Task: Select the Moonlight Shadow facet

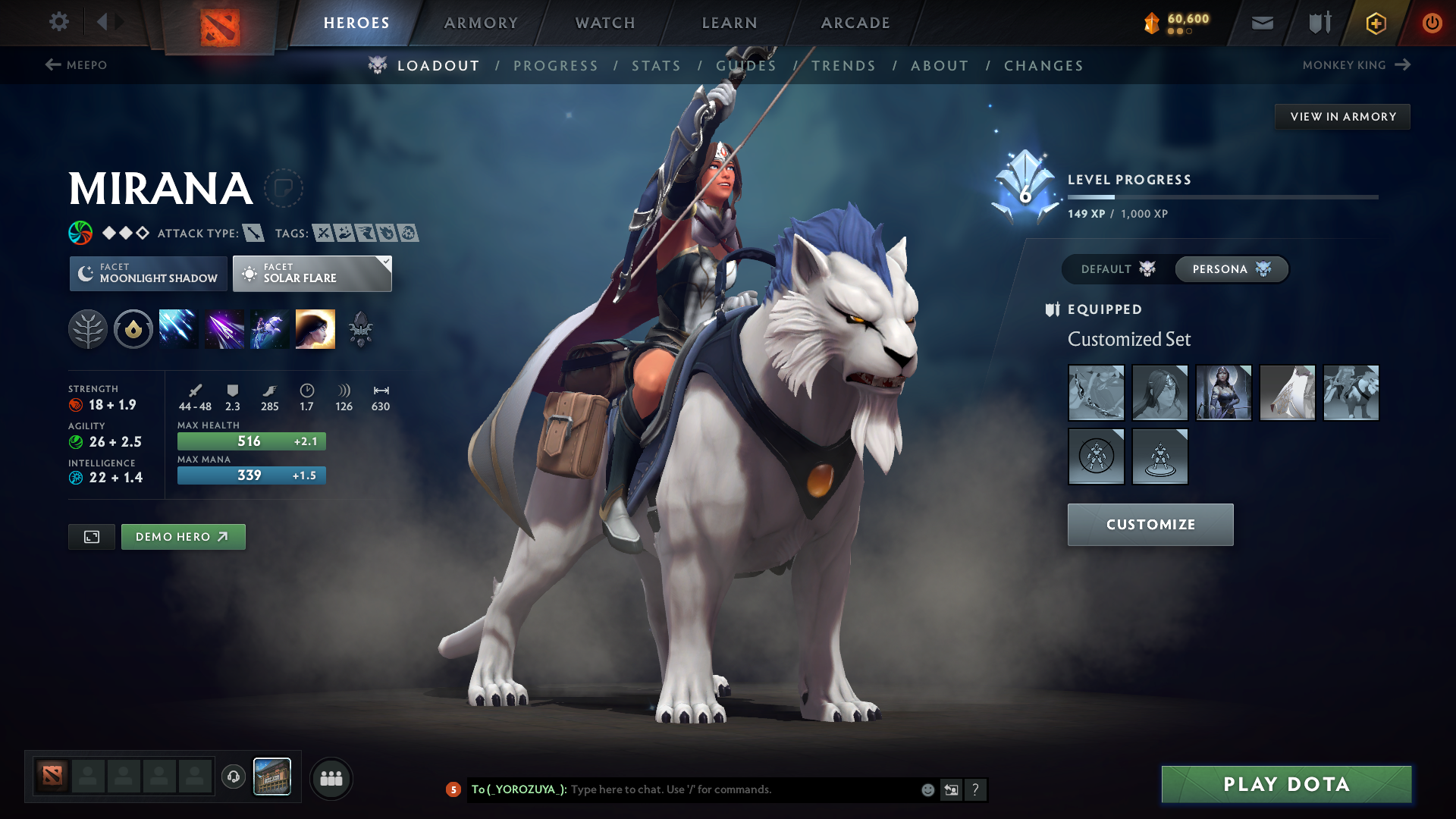Action: click(x=149, y=274)
